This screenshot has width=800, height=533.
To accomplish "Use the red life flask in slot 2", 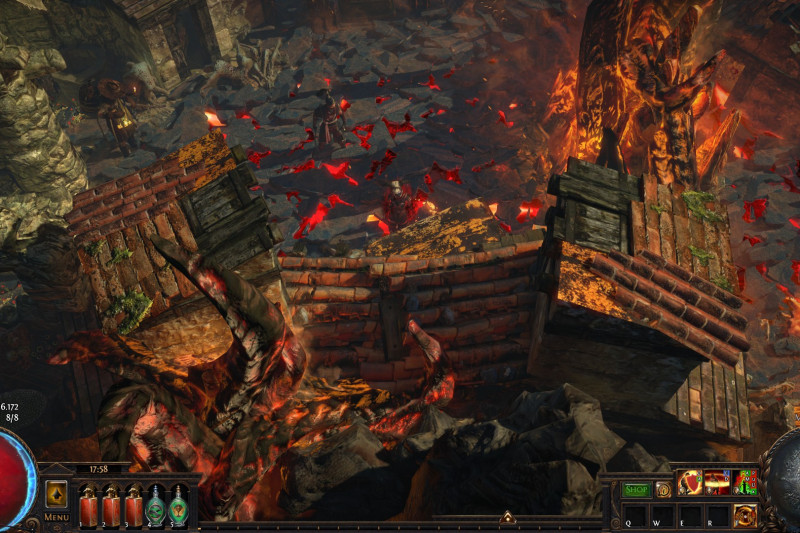I will pyautogui.click(x=110, y=505).
